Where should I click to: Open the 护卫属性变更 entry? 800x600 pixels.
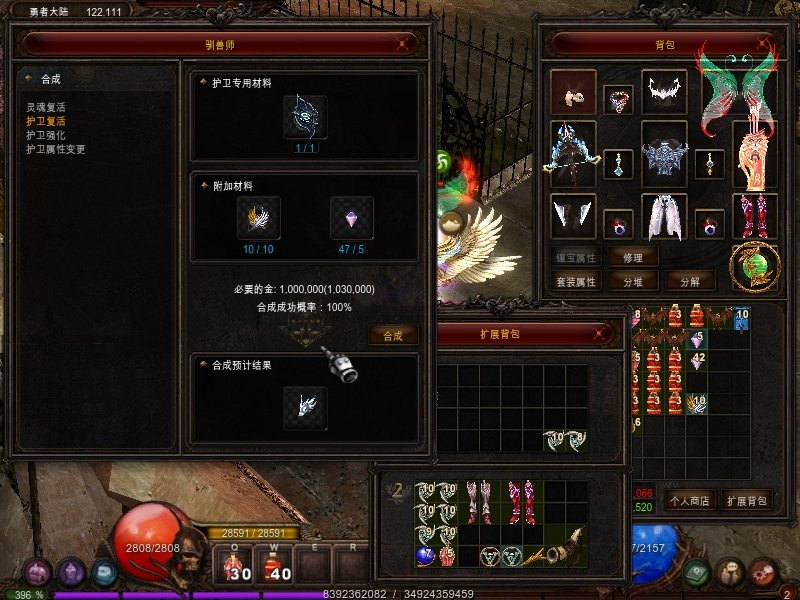(x=56, y=149)
